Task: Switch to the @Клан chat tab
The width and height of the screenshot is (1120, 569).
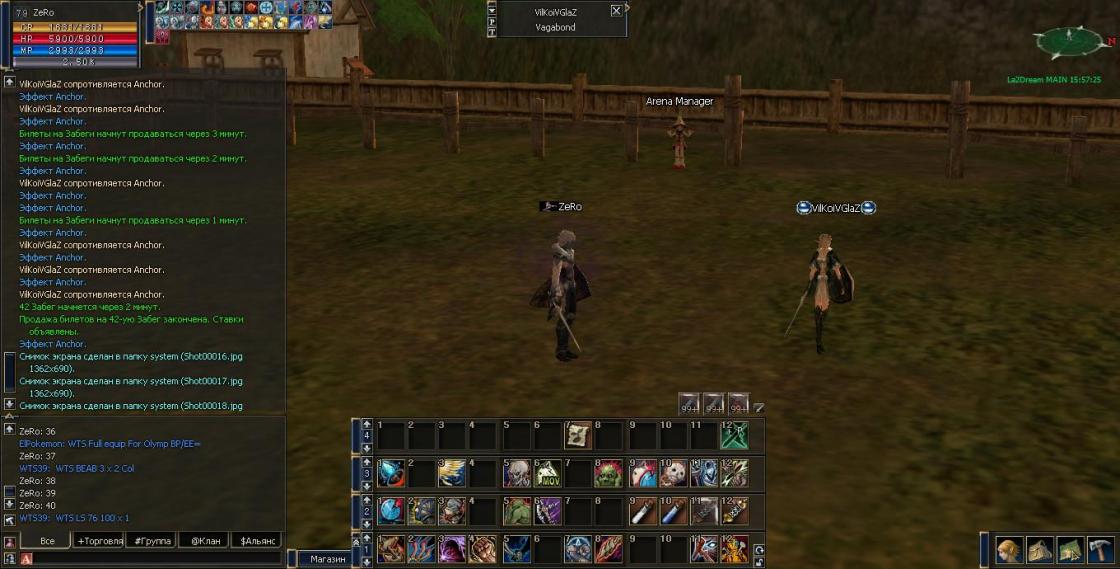Action: pyautogui.click(x=203, y=541)
